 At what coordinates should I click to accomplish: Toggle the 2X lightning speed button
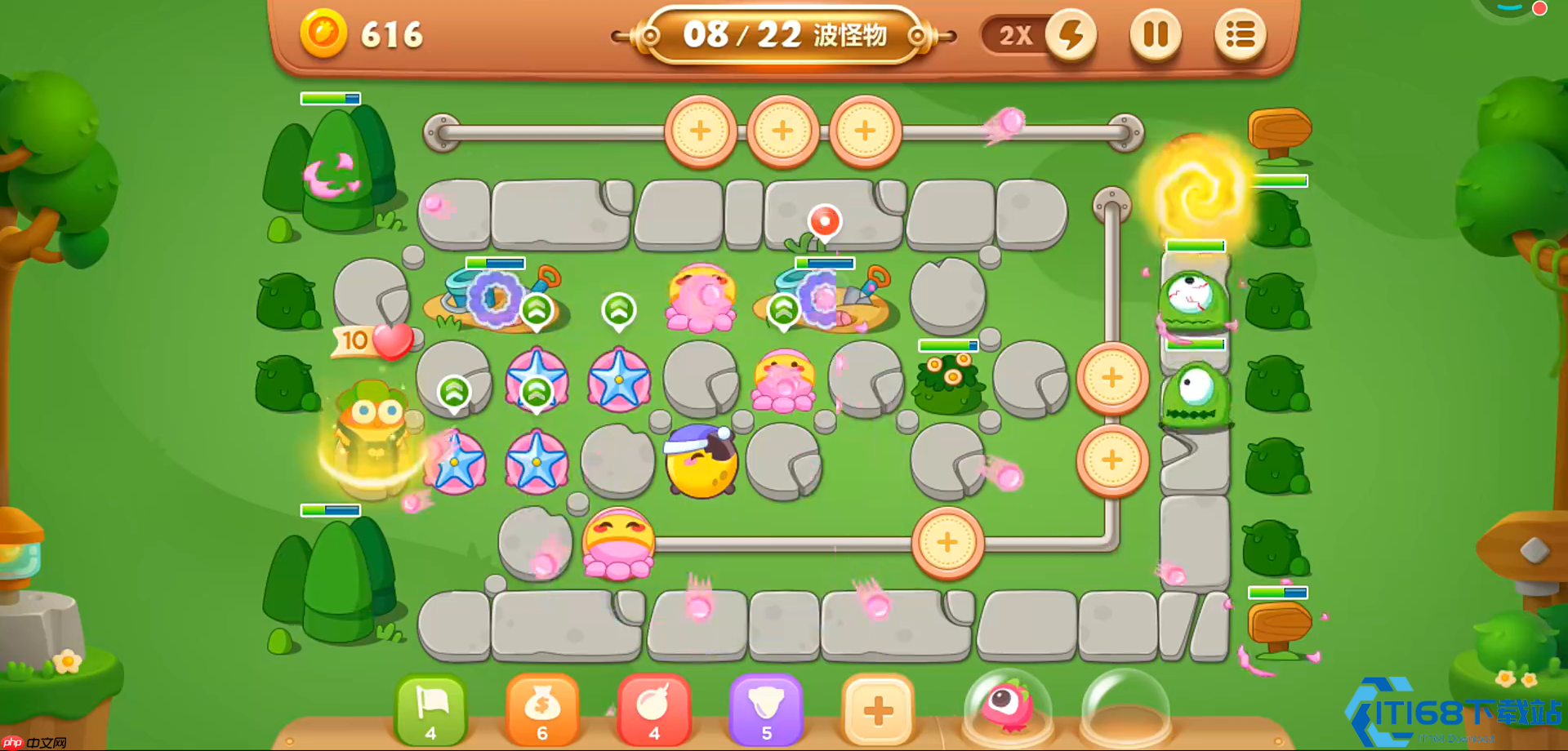click(x=1070, y=35)
